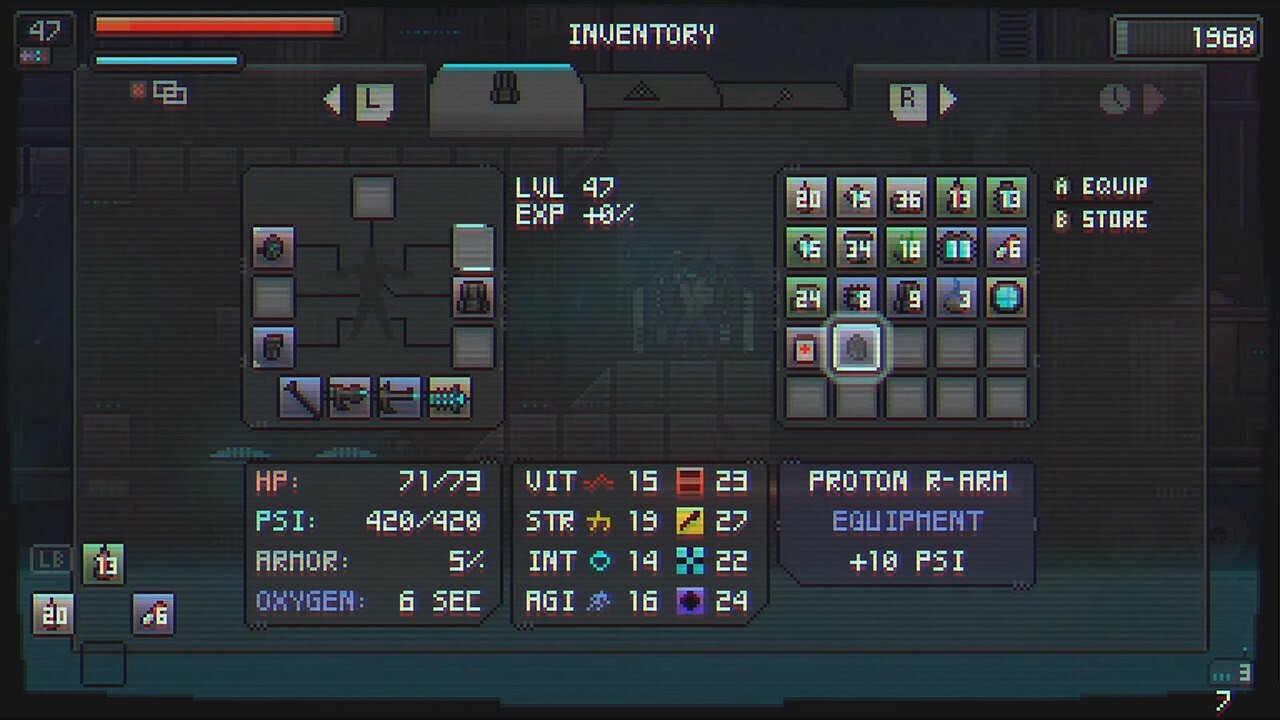
Task: Click the battery item stack of 34
Action: point(857,247)
